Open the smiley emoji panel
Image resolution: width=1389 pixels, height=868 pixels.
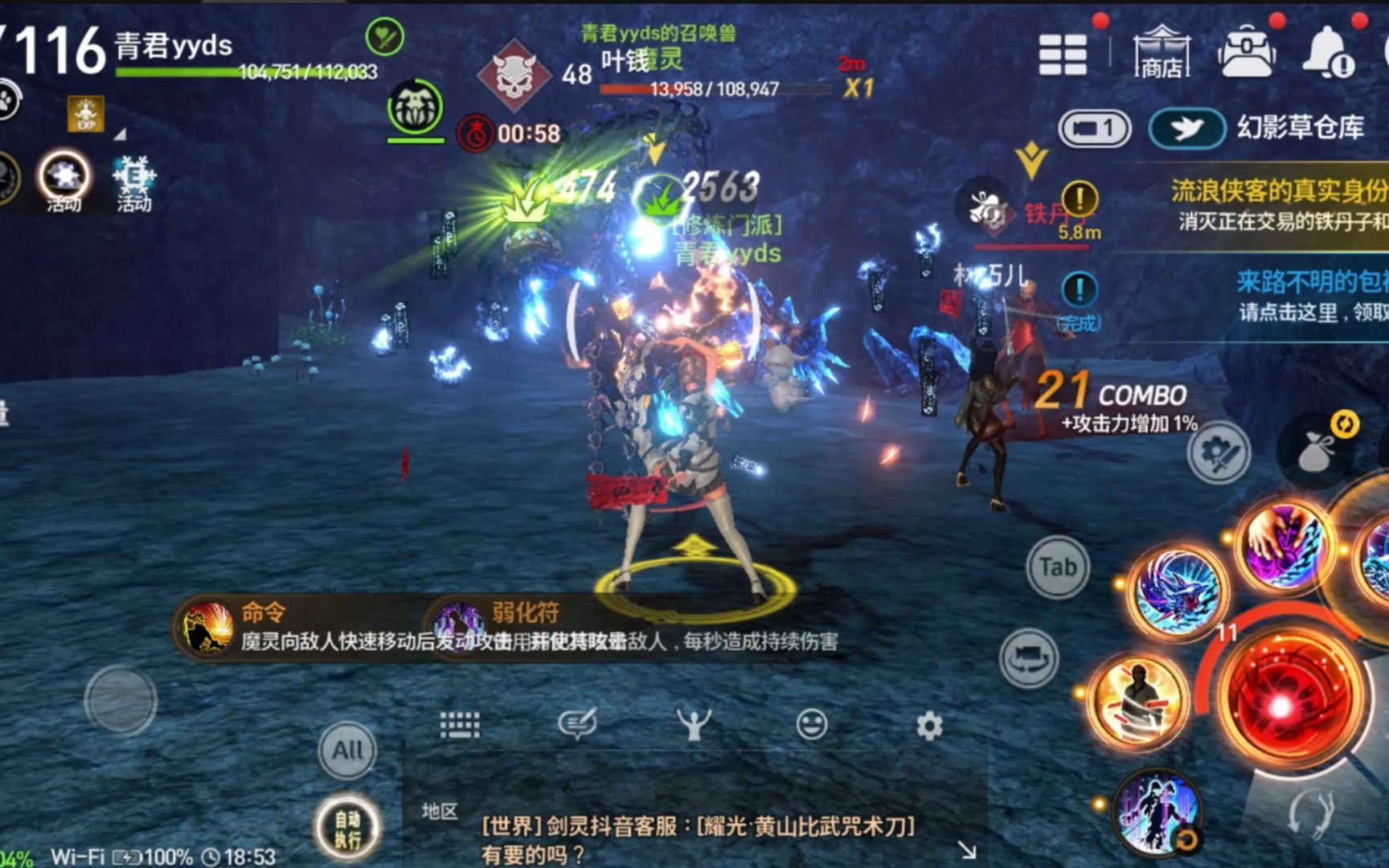(811, 725)
